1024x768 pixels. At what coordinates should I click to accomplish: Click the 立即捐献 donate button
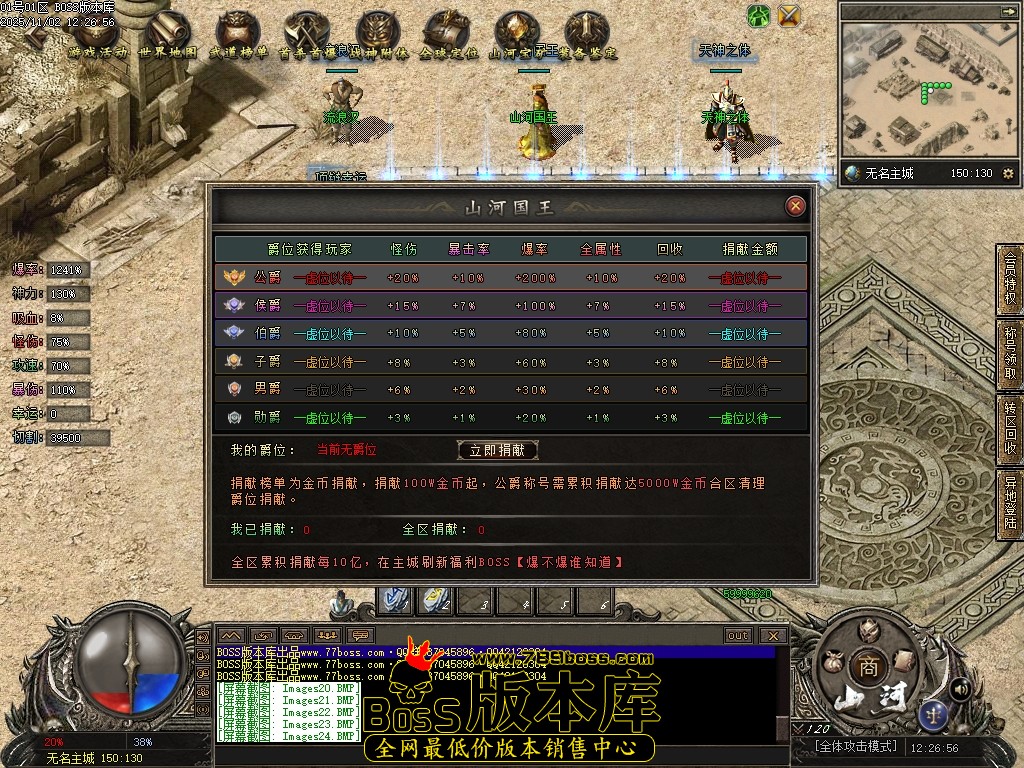[497, 450]
